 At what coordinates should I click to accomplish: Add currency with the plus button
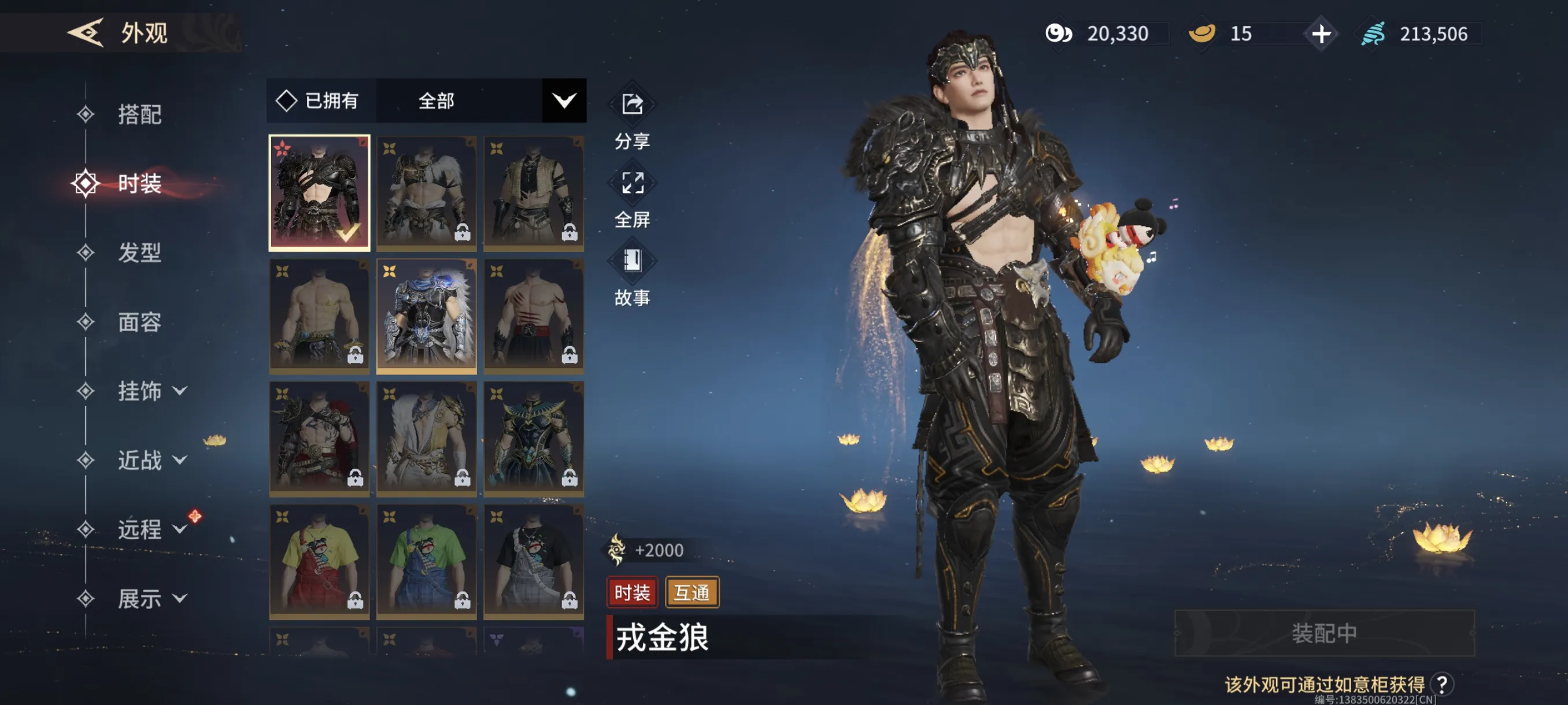[x=1321, y=34]
